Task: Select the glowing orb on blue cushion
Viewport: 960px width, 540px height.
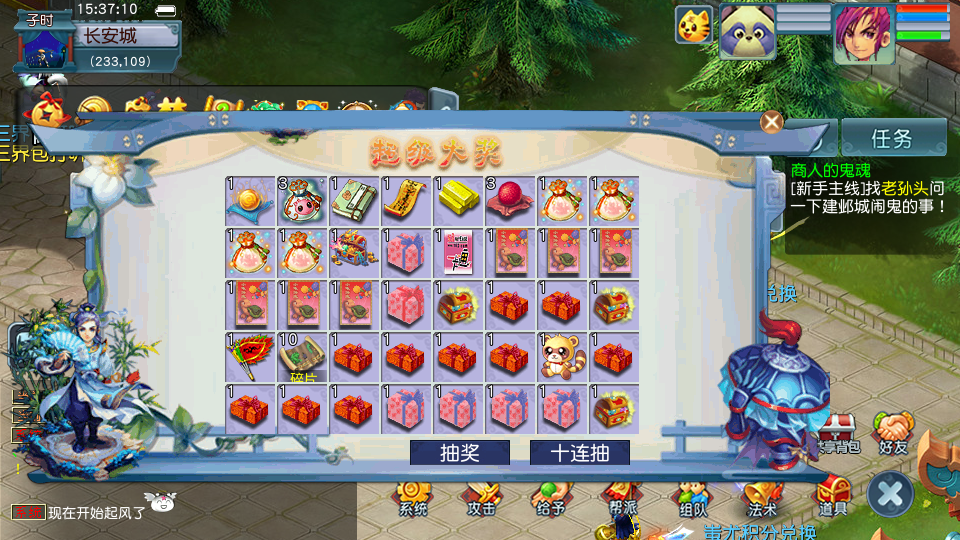Action: click(250, 201)
